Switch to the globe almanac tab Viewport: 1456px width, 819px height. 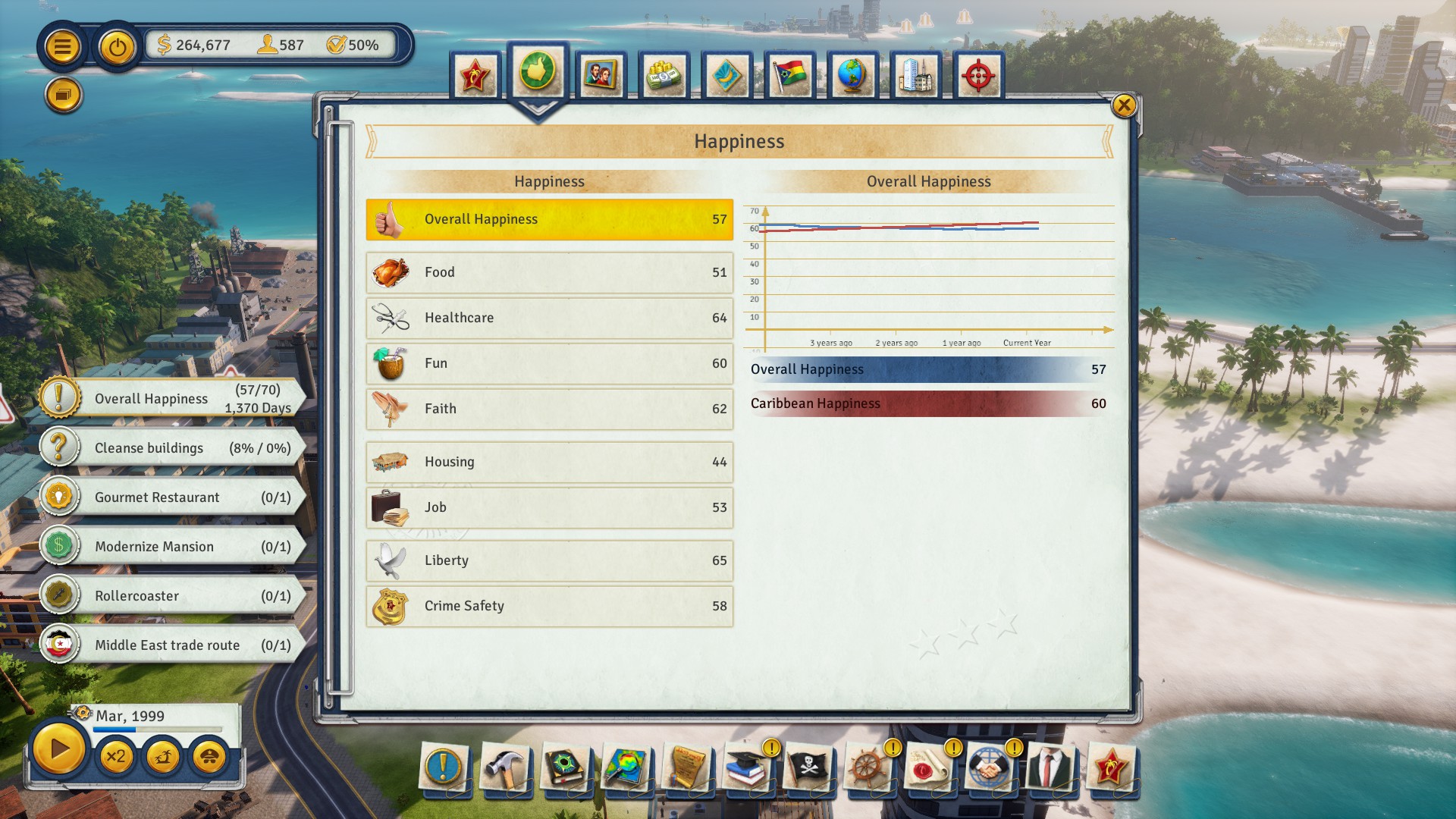852,76
